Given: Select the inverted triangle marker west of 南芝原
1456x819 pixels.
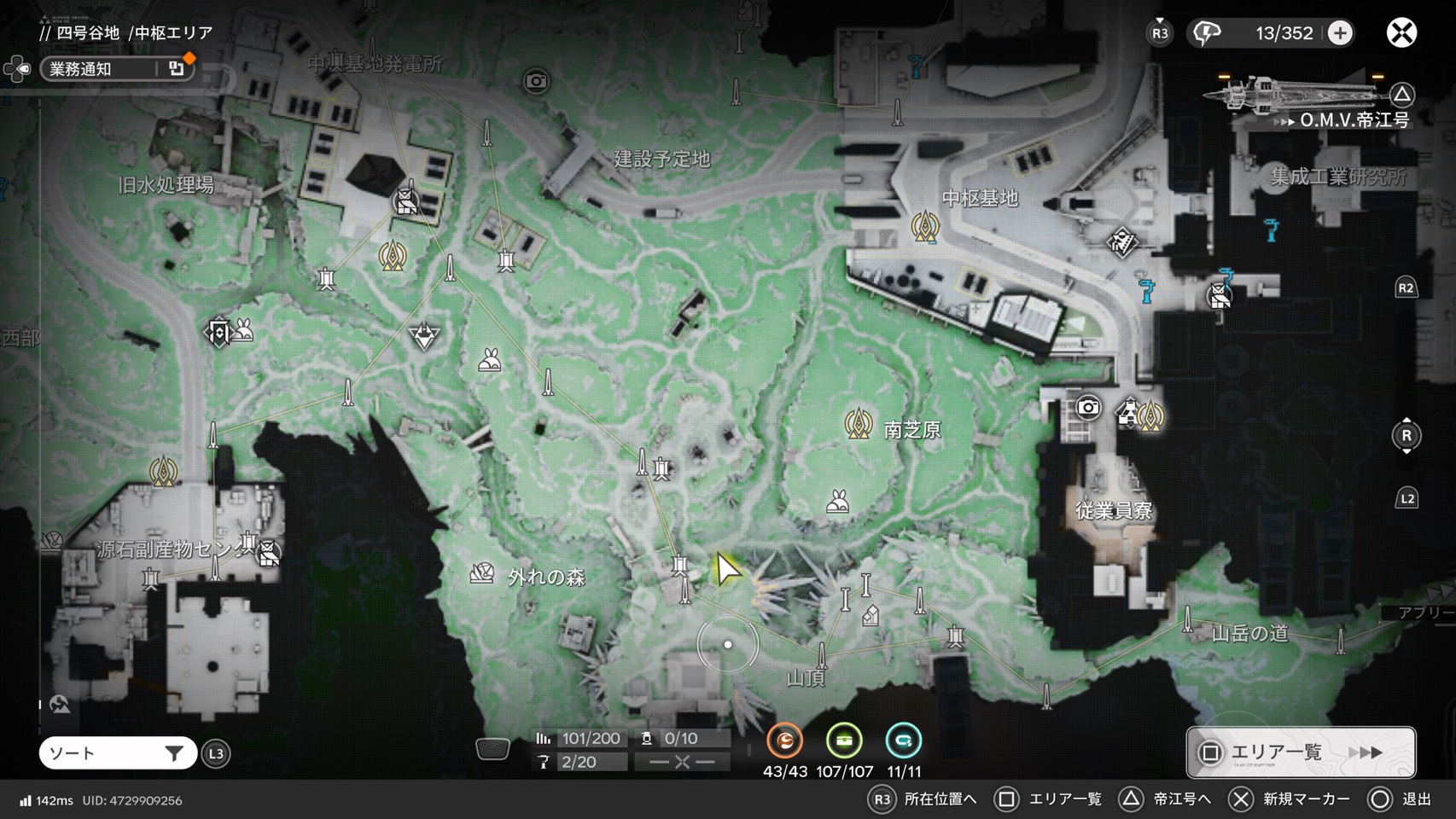Looking at the screenshot, I should [424, 336].
